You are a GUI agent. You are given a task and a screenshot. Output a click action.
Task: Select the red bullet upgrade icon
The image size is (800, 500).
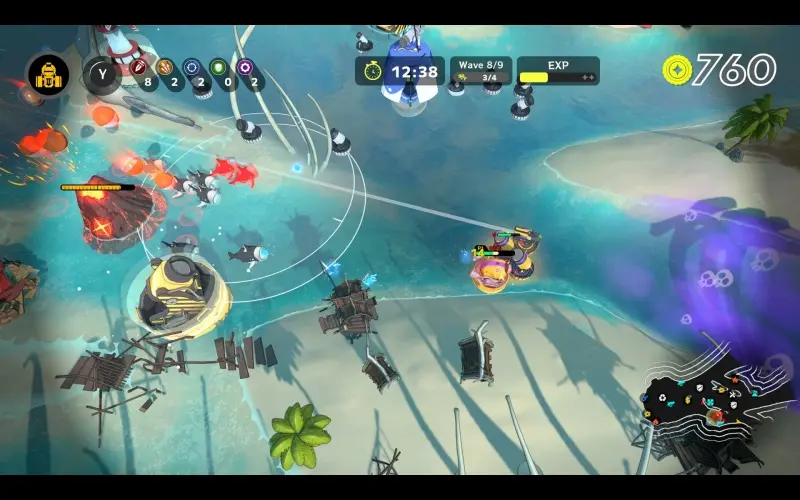(x=138, y=70)
